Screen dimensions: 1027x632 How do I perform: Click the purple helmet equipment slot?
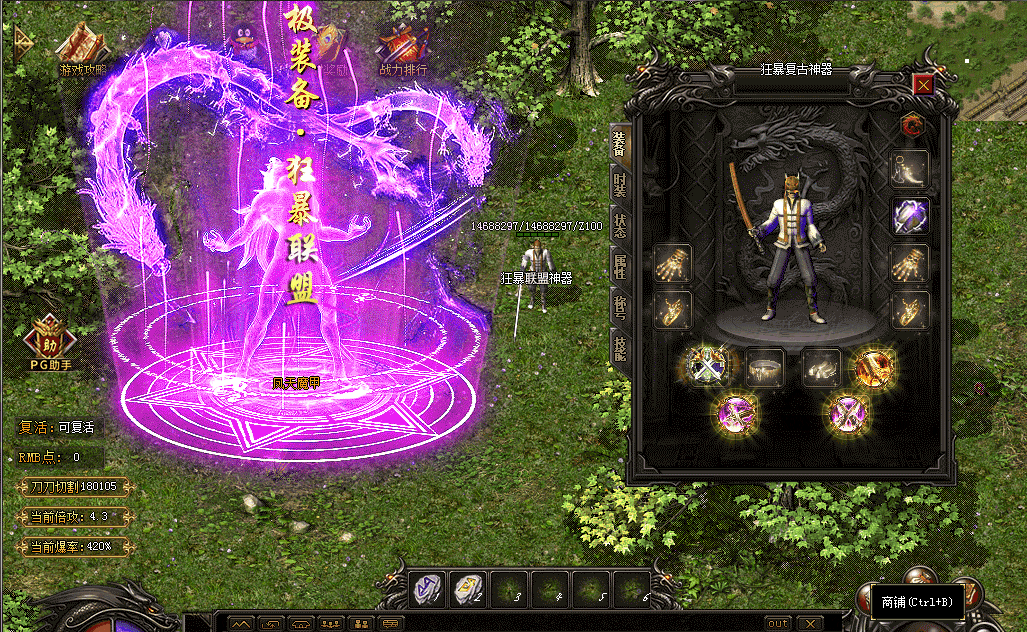[910, 215]
